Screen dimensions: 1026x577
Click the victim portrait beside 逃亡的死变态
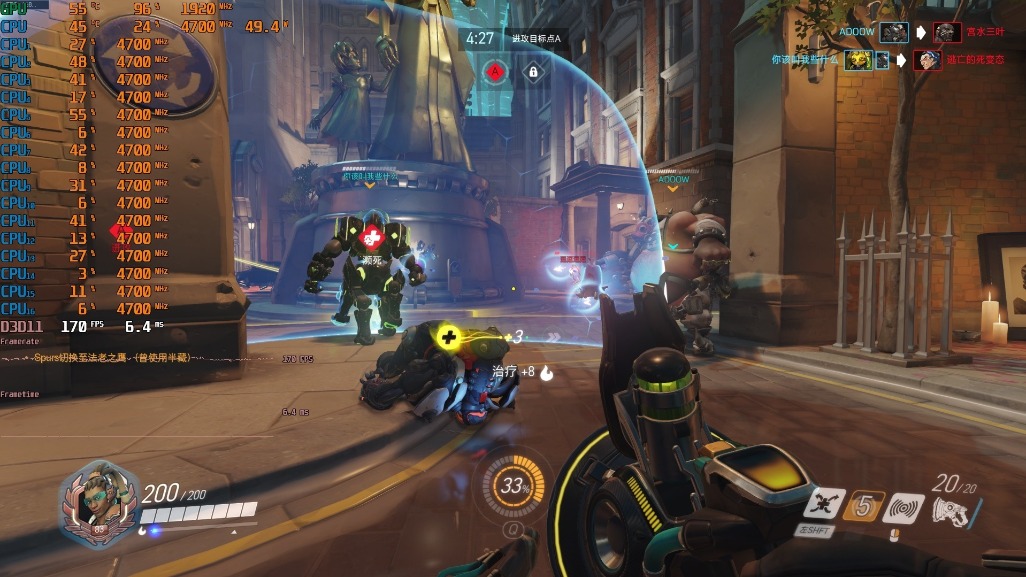click(x=927, y=60)
